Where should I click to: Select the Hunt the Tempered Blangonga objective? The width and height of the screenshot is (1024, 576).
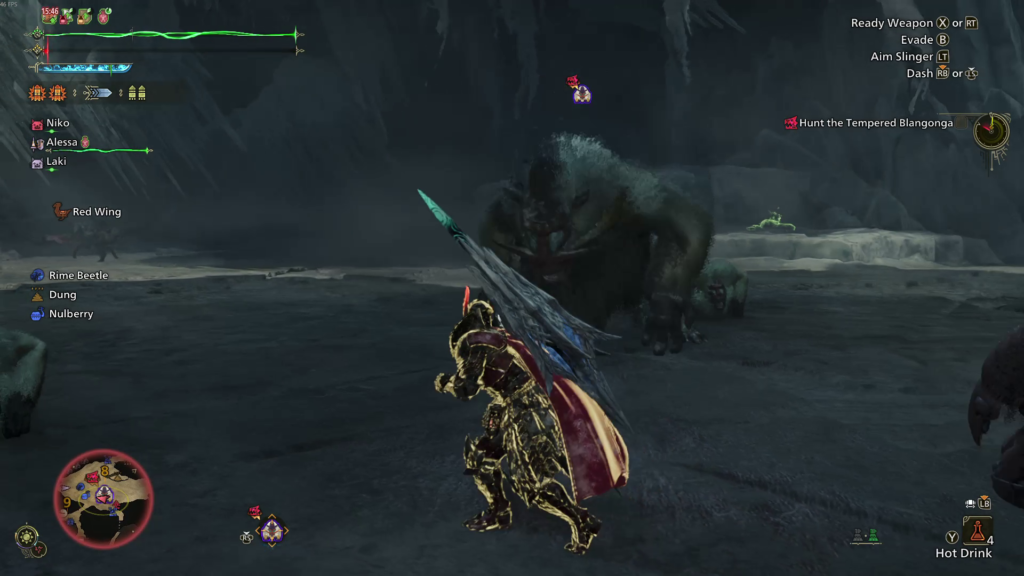(875, 123)
